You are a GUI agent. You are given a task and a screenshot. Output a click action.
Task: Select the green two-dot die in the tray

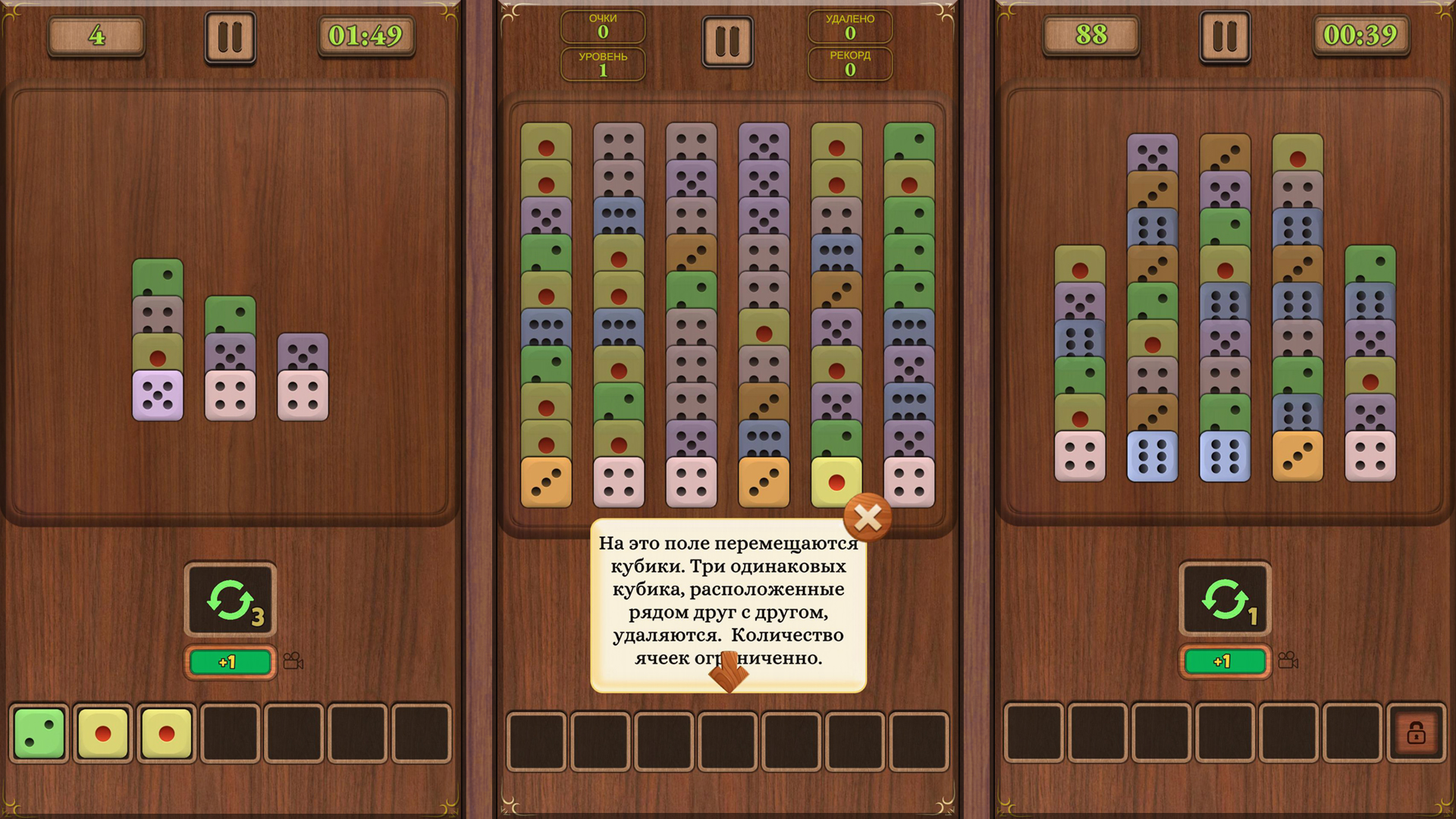pos(40,732)
